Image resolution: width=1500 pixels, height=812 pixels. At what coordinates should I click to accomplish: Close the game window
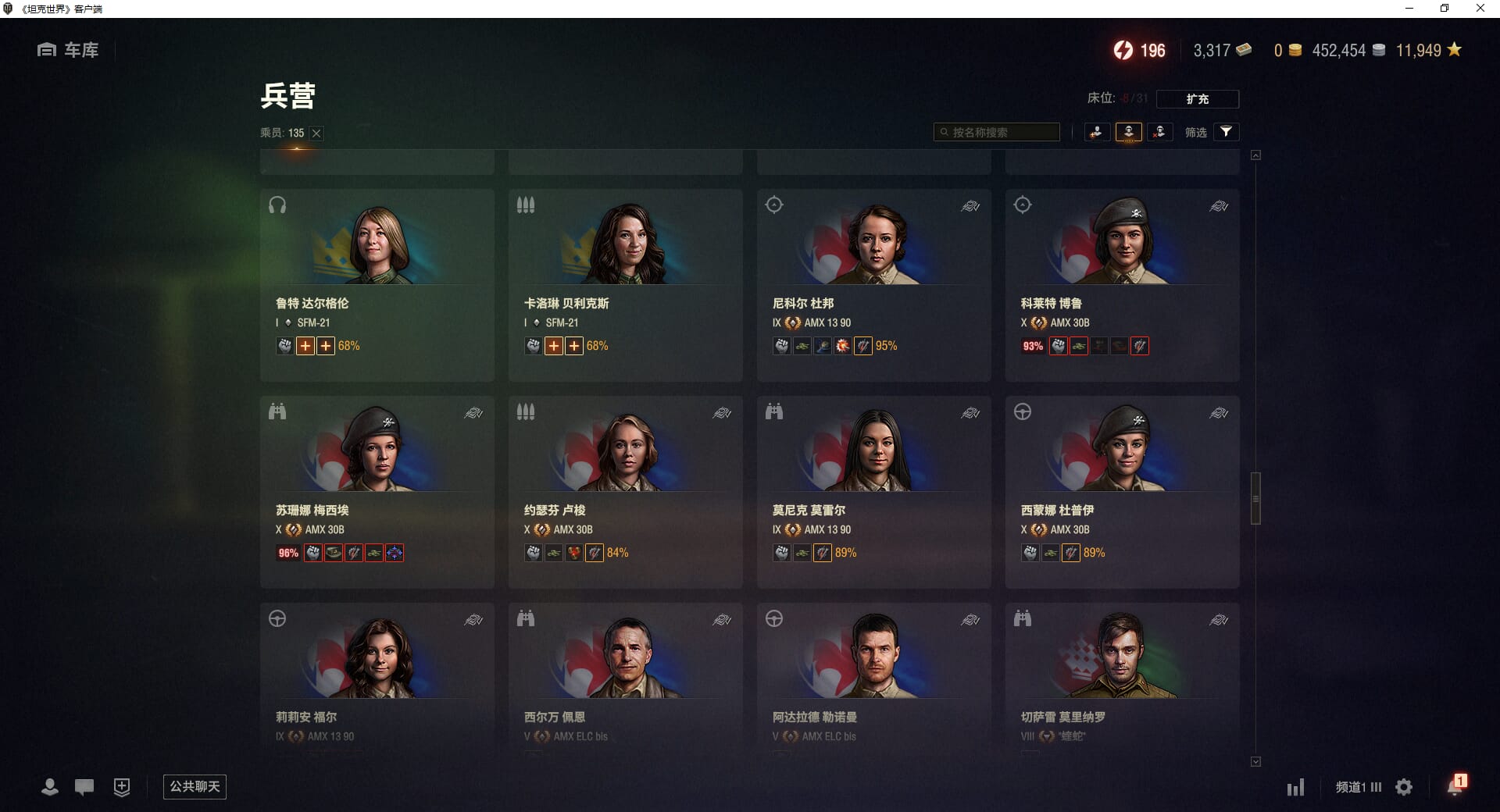[1480, 9]
